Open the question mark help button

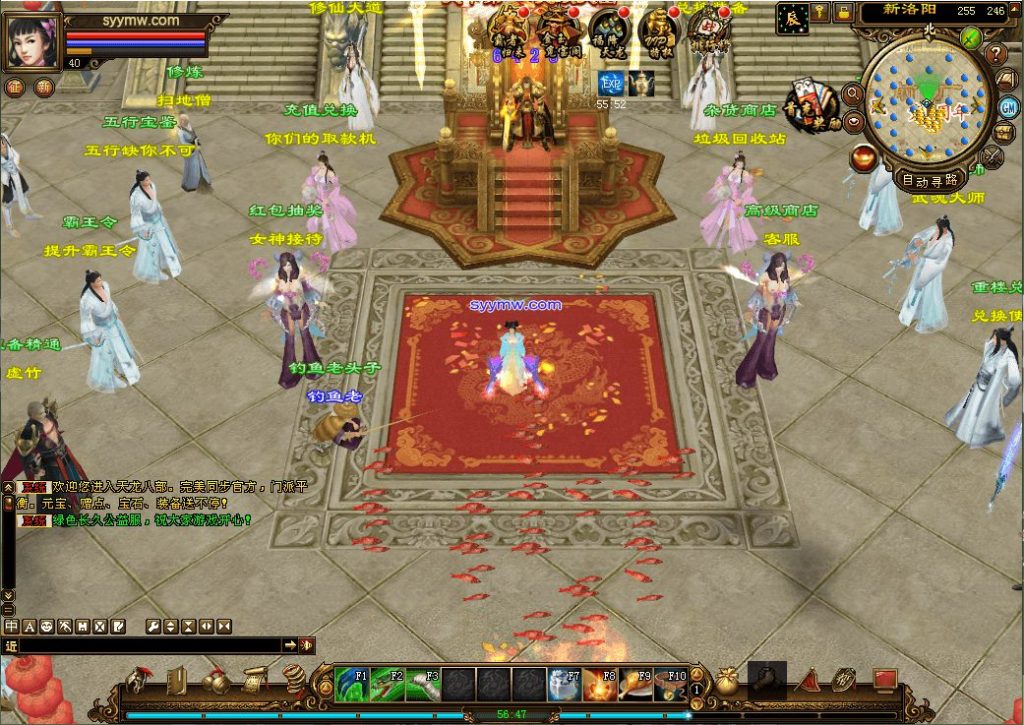997,53
